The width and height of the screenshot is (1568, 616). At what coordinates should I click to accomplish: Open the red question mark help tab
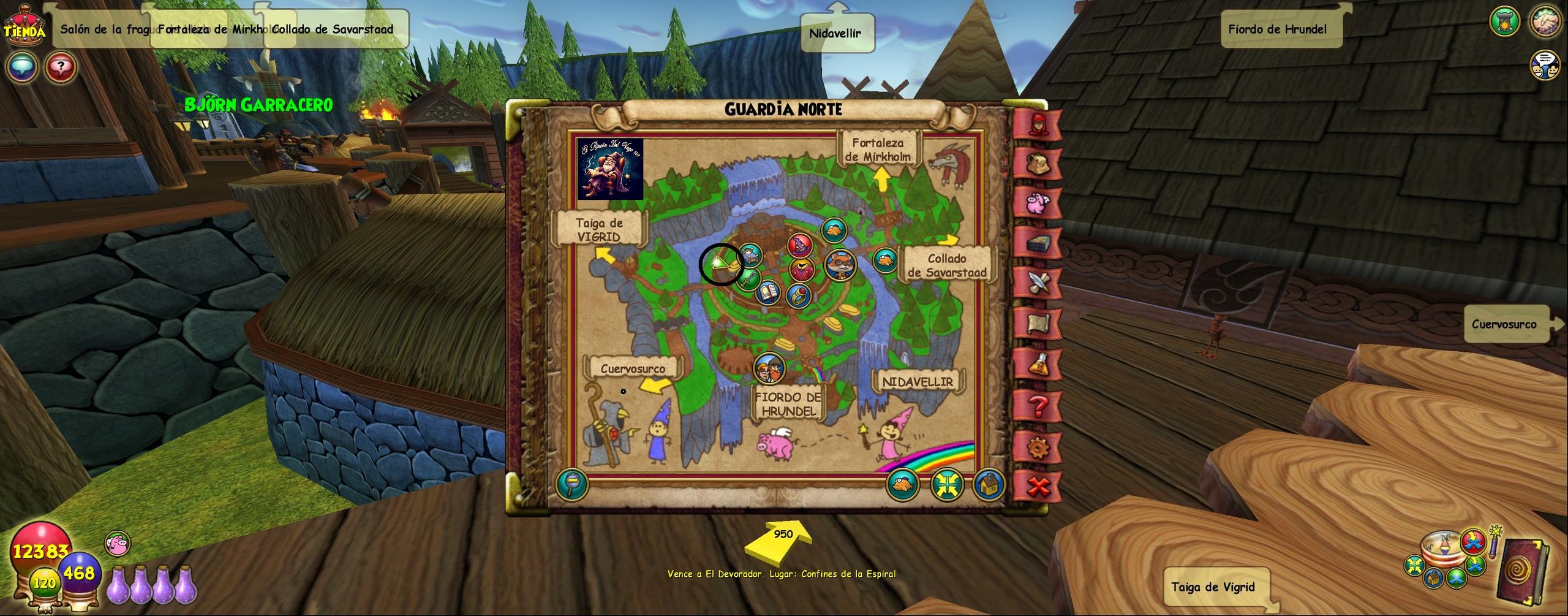[x=1038, y=406]
